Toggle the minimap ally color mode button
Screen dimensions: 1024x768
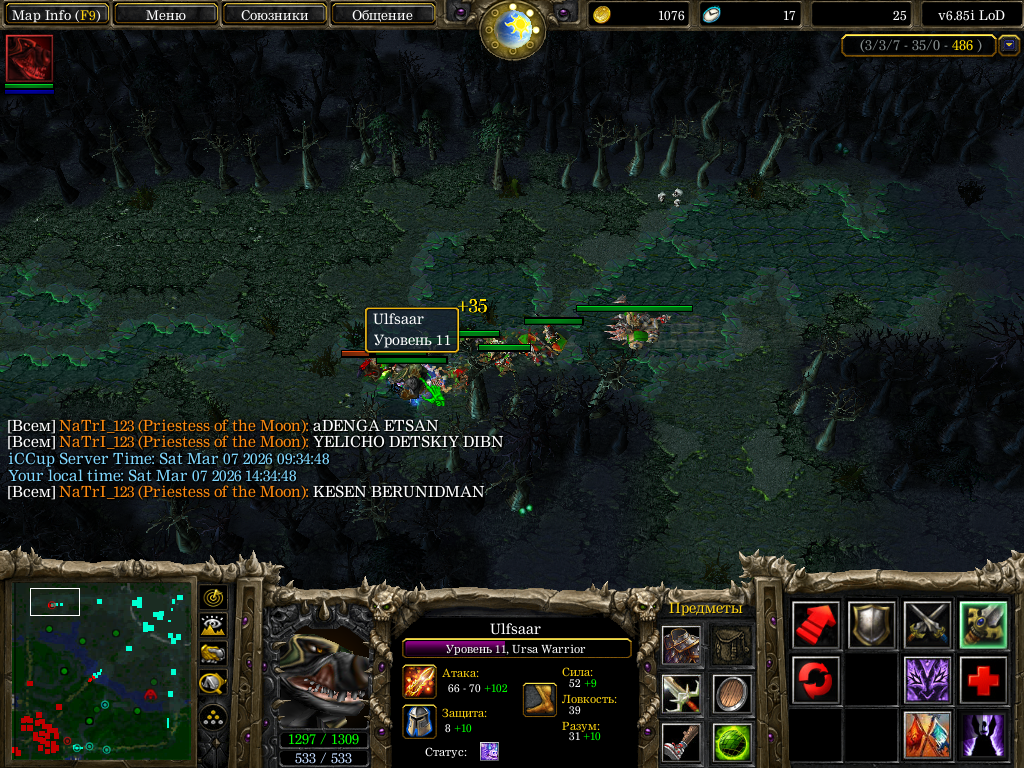click(x=213, y=654)
